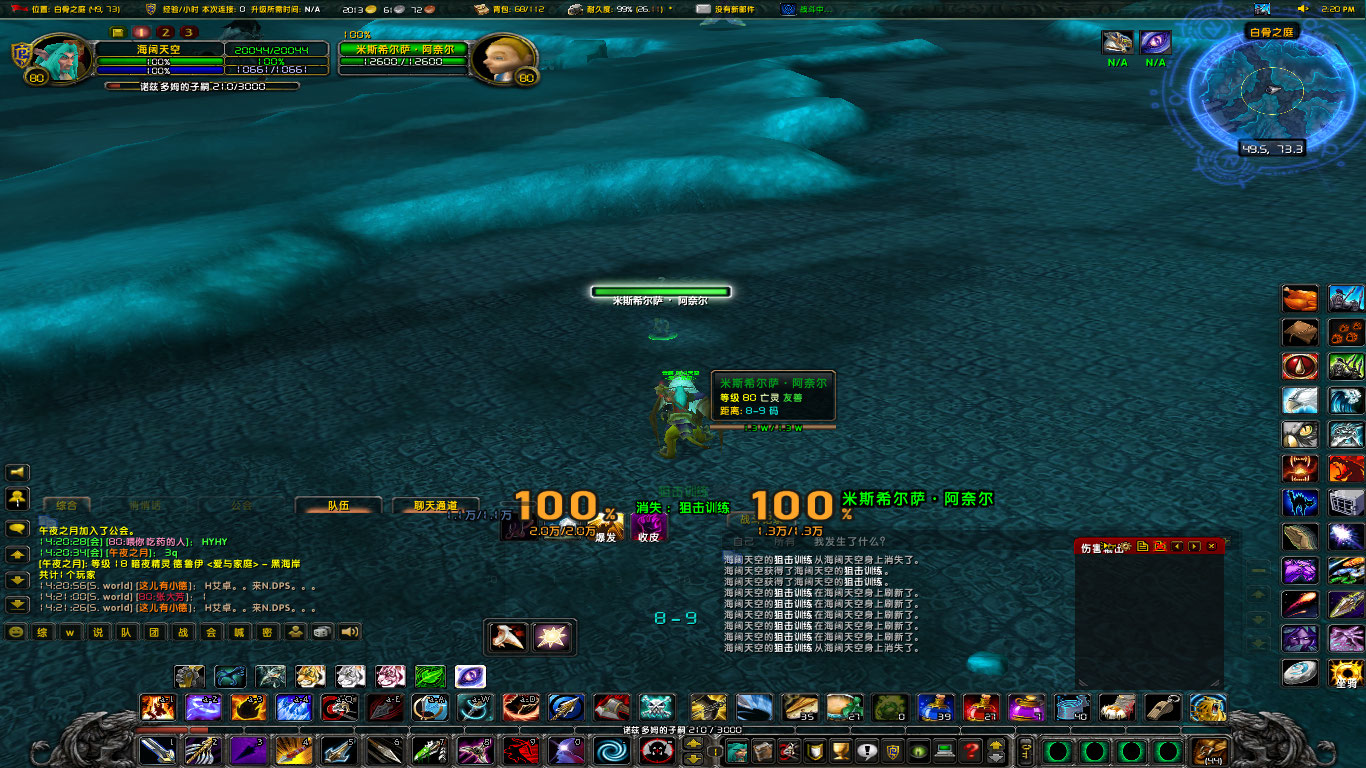
Task: Open report options via page icon on 伤害统计 meter
Action: tap(1142, 547)
